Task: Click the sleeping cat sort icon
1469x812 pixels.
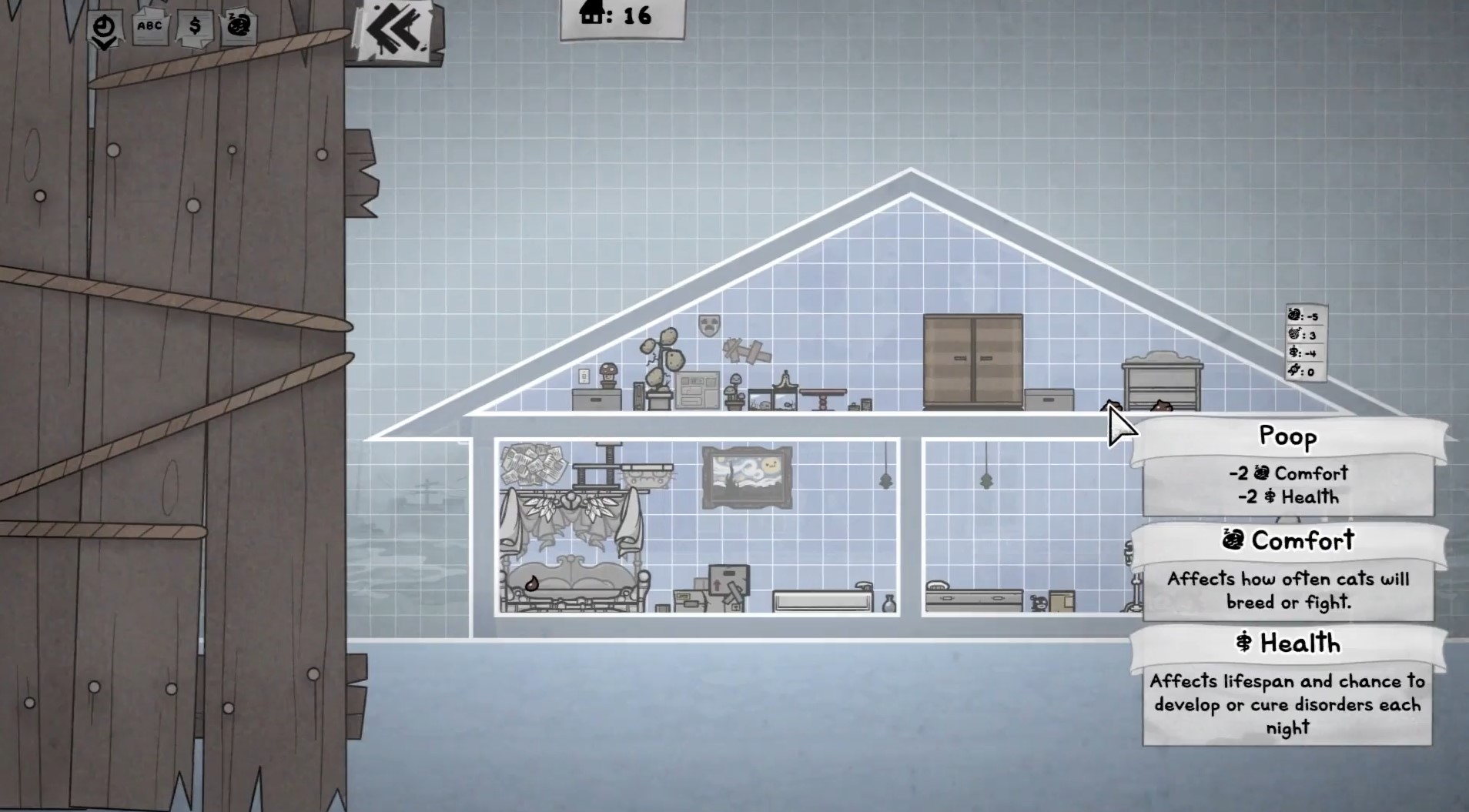Action: [240, 25]
